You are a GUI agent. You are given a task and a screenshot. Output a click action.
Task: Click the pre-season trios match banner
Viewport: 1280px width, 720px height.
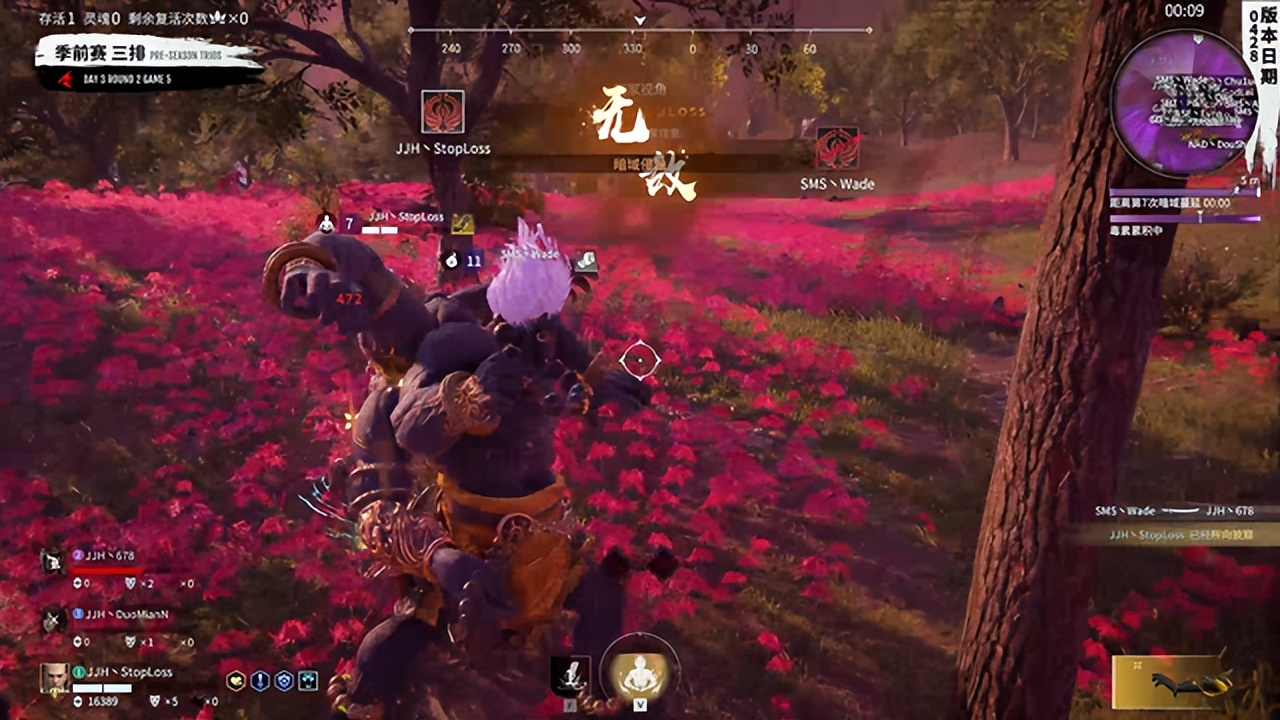pyautogui.click(x=148, y=62)
